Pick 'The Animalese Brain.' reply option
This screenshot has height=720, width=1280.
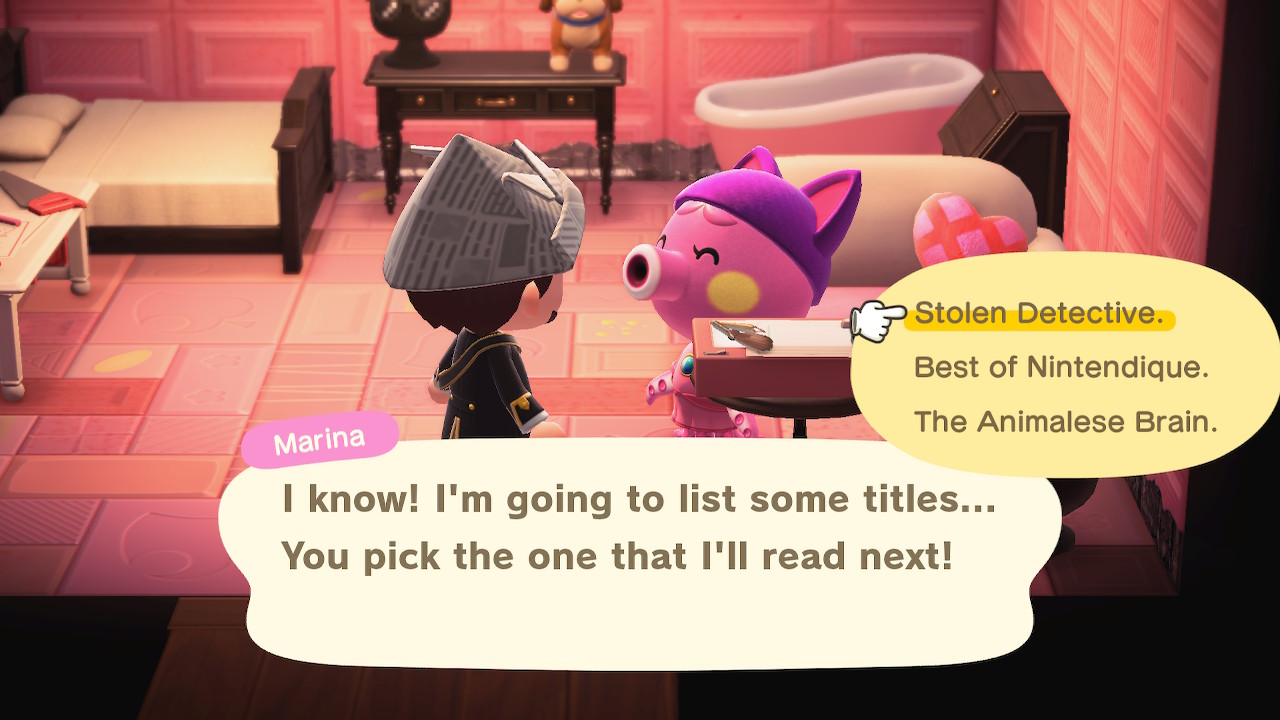pyautogui.click(x=1065, y=422)
